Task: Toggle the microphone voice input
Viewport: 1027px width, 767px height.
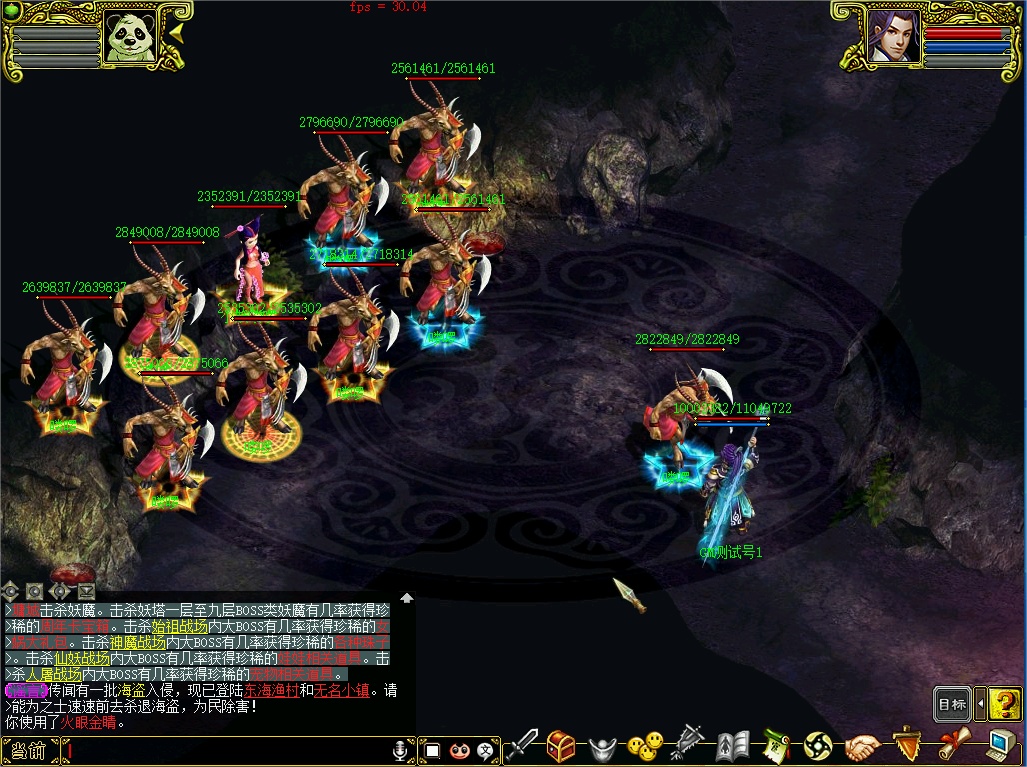Action: click(x=400, y=749)
